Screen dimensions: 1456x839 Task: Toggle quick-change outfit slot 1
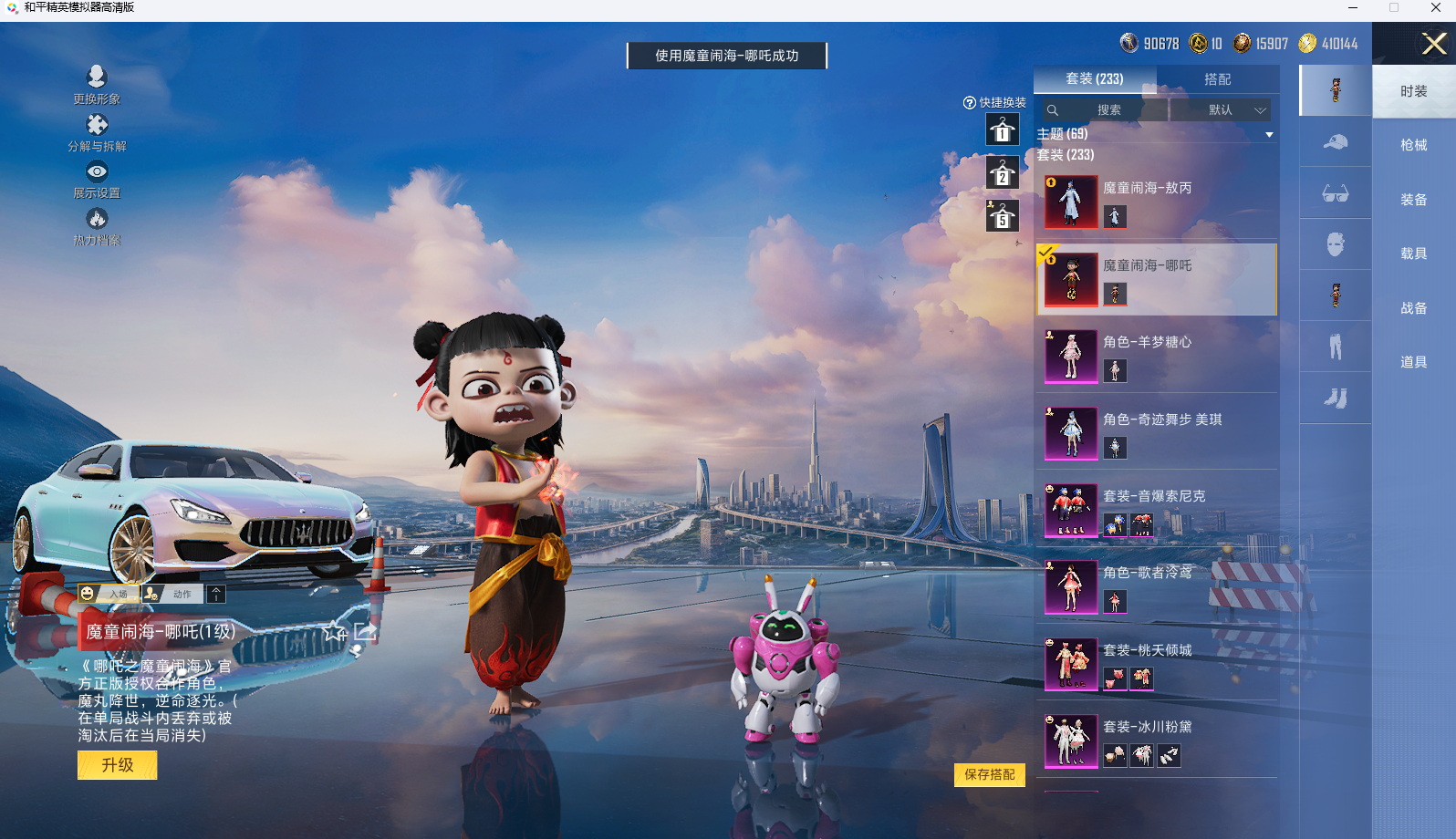point(1002,130)
